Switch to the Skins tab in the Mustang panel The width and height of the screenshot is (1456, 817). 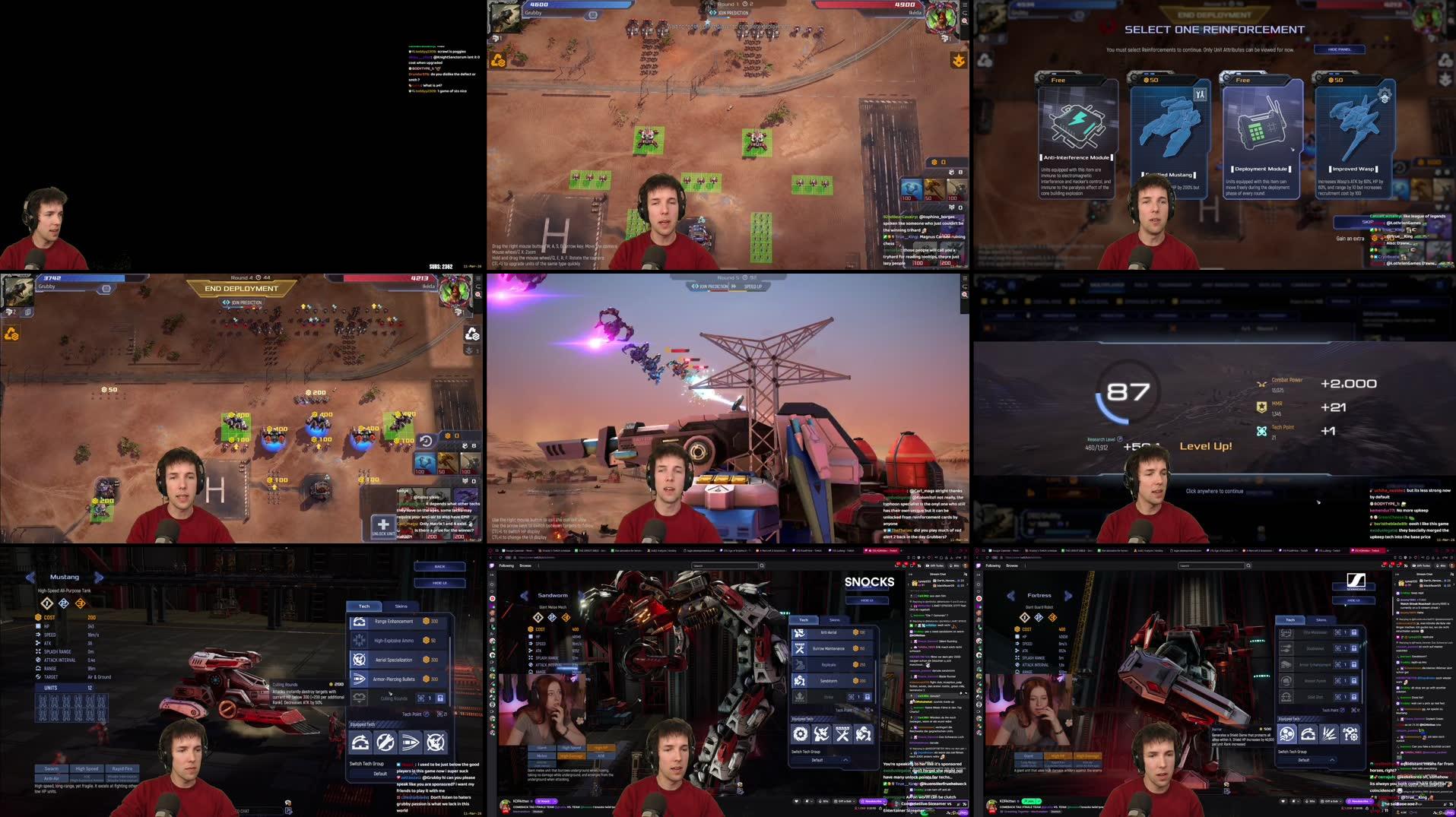(x=401, y=606)
